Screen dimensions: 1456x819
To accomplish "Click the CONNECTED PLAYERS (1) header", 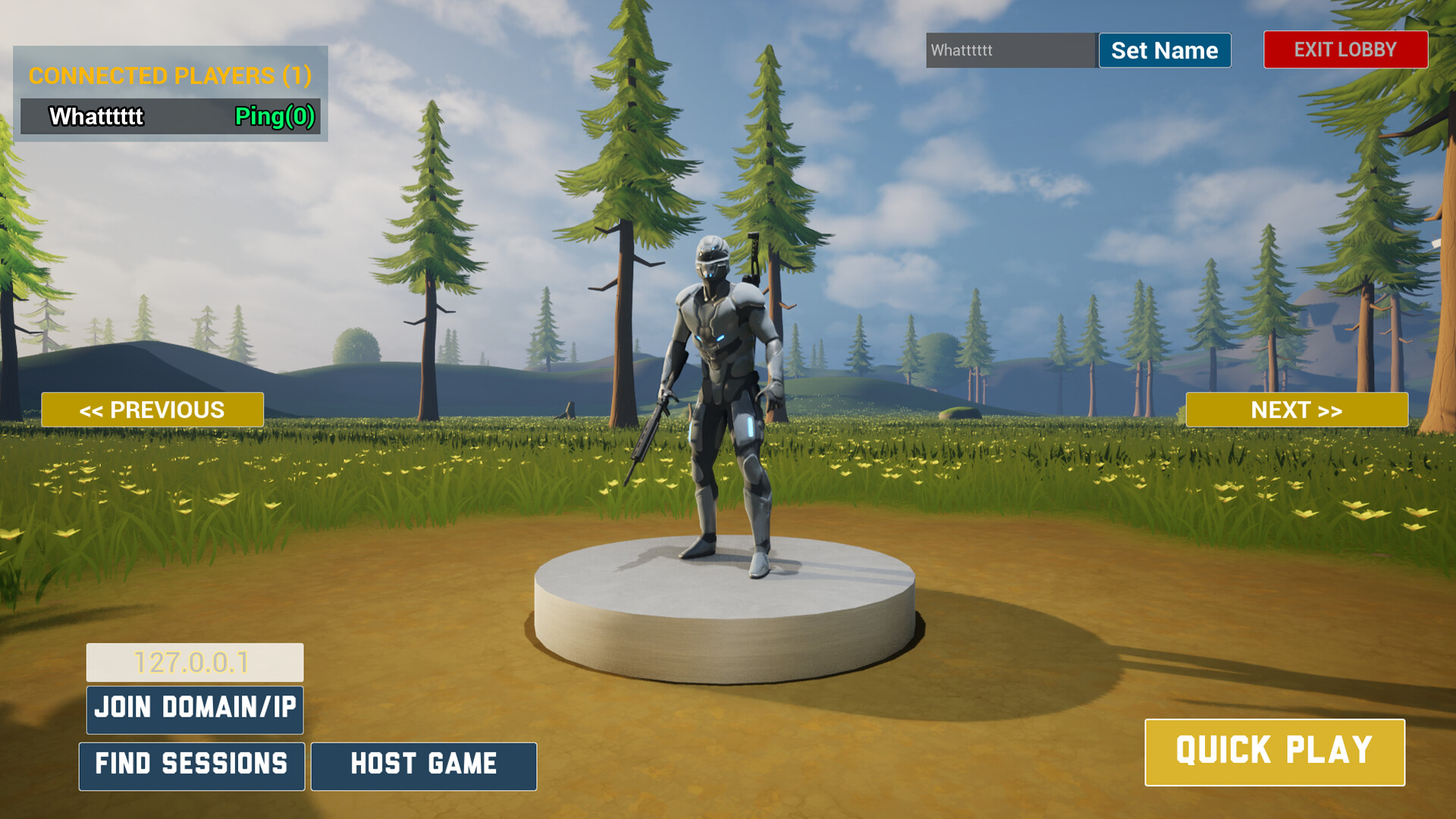I will 170,76.
